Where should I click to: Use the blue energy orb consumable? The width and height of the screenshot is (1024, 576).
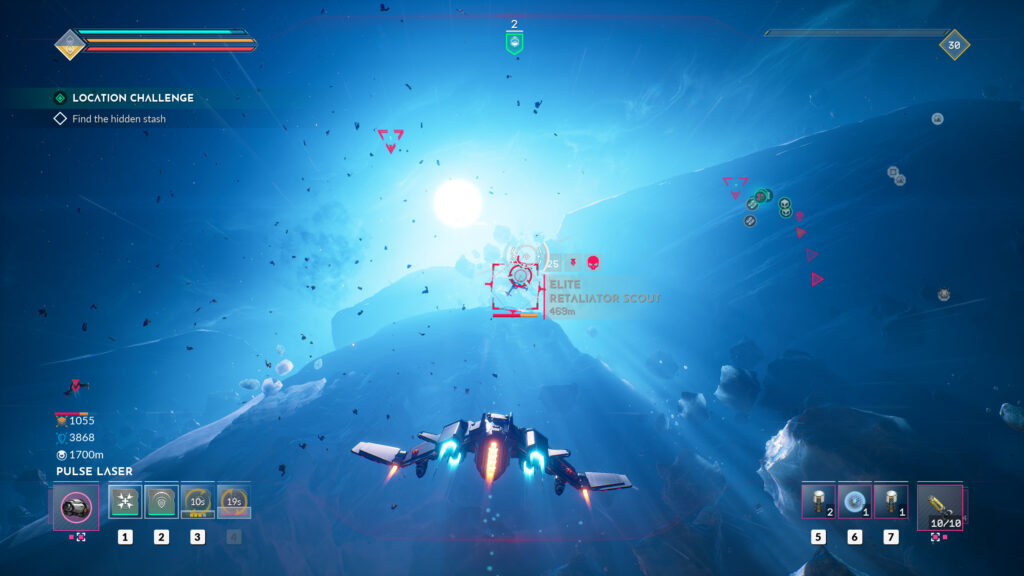click(854, 501)
